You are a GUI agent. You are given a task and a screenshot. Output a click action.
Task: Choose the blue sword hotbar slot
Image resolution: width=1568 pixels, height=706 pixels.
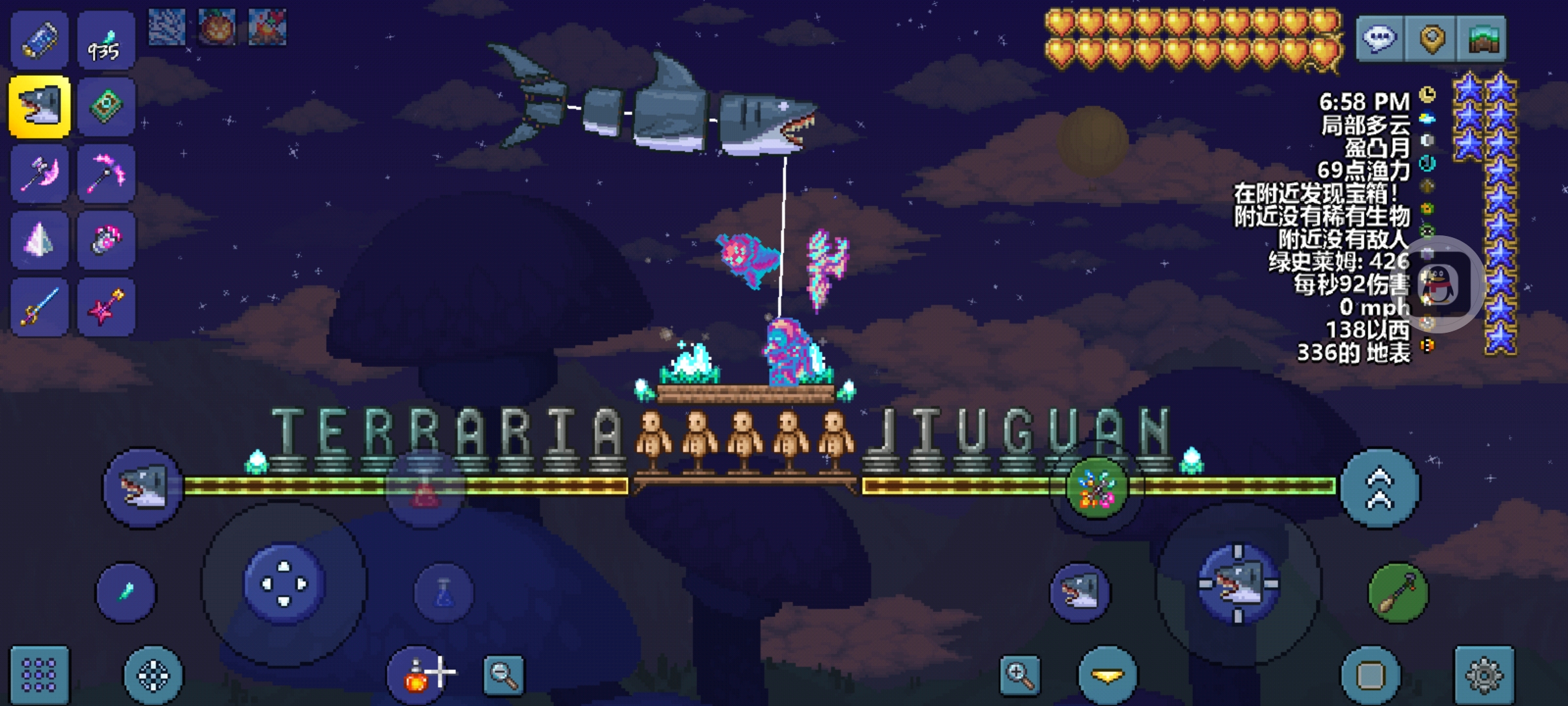point(39,307)
